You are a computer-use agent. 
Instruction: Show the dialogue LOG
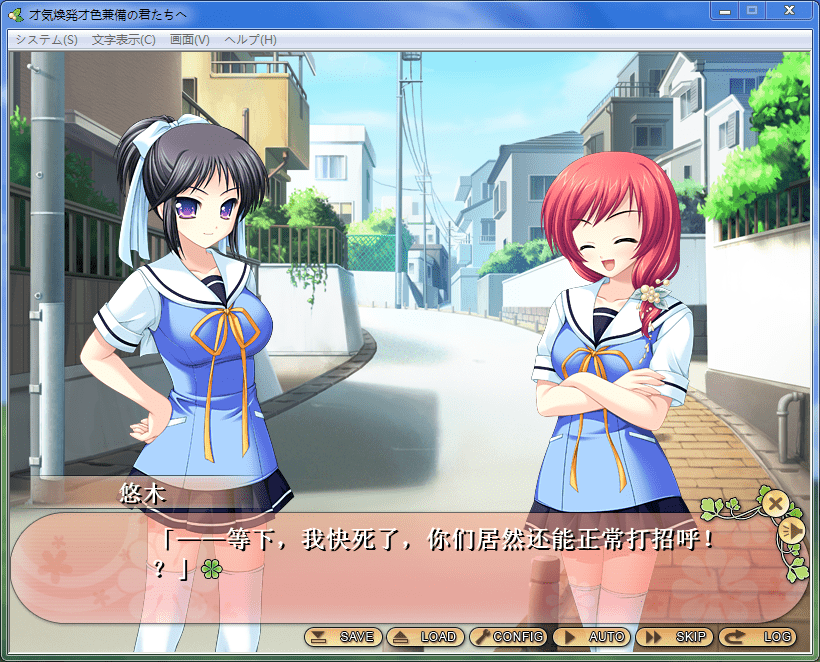coord(758,637)
